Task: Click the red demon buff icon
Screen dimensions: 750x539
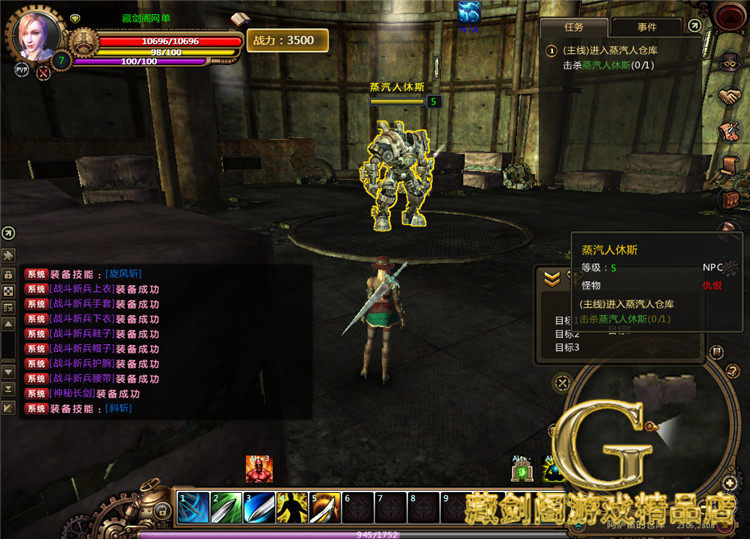Action: click(x=258, y=468)
